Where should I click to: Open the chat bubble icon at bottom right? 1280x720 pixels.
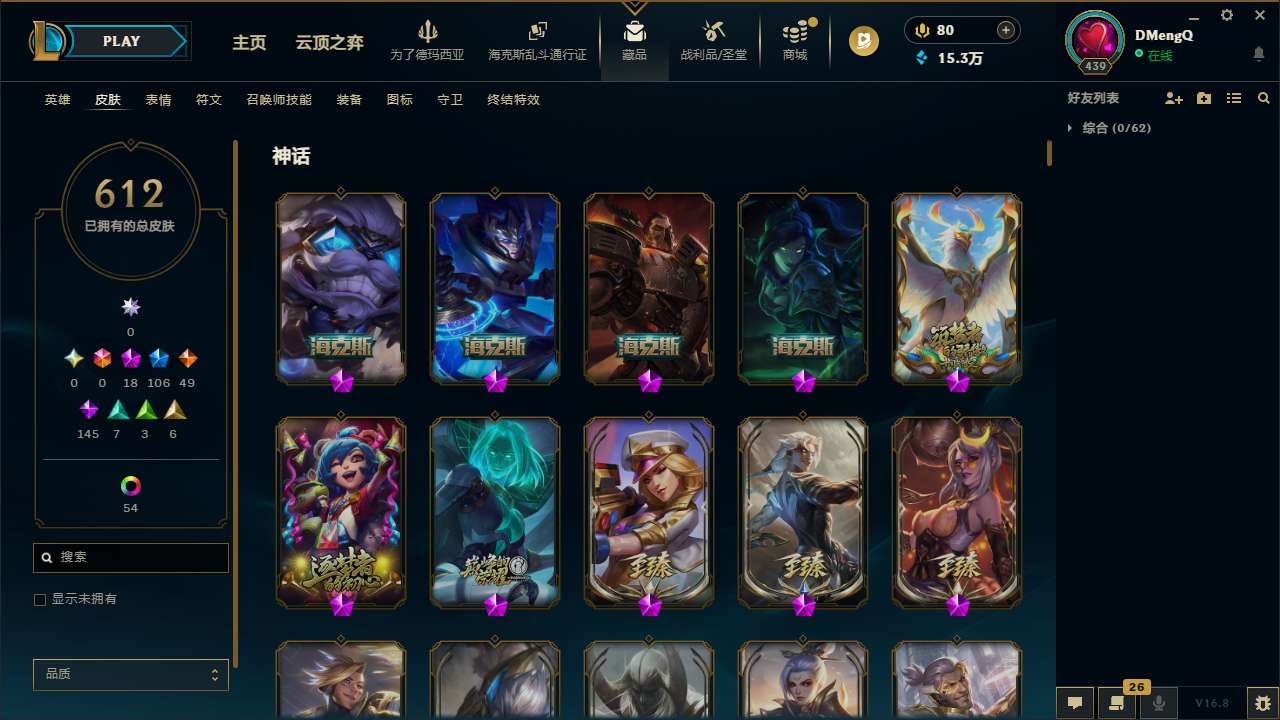point(1076,703)
